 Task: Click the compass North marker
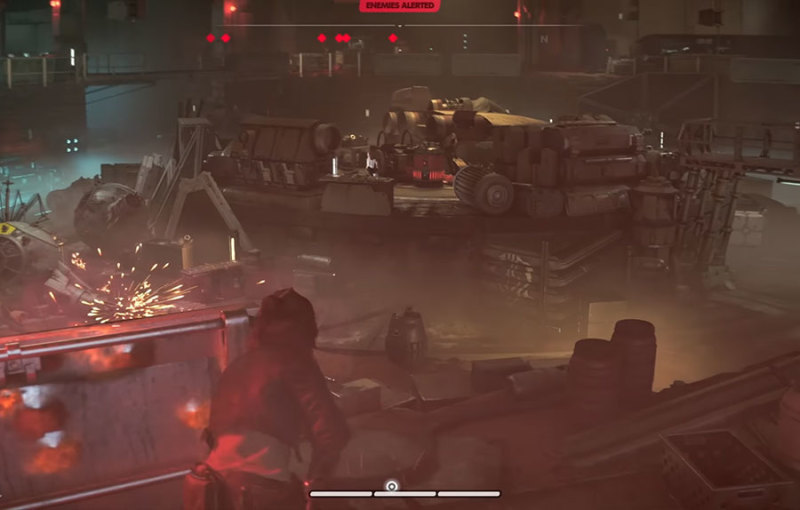tap(544, 38)
